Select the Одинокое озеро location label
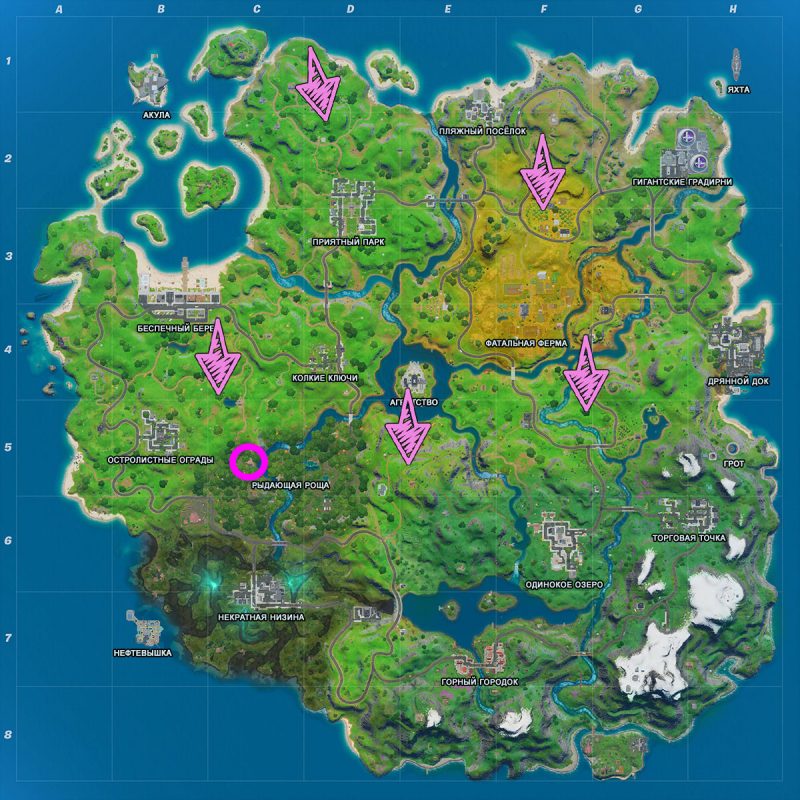 (x=563, y=584)
